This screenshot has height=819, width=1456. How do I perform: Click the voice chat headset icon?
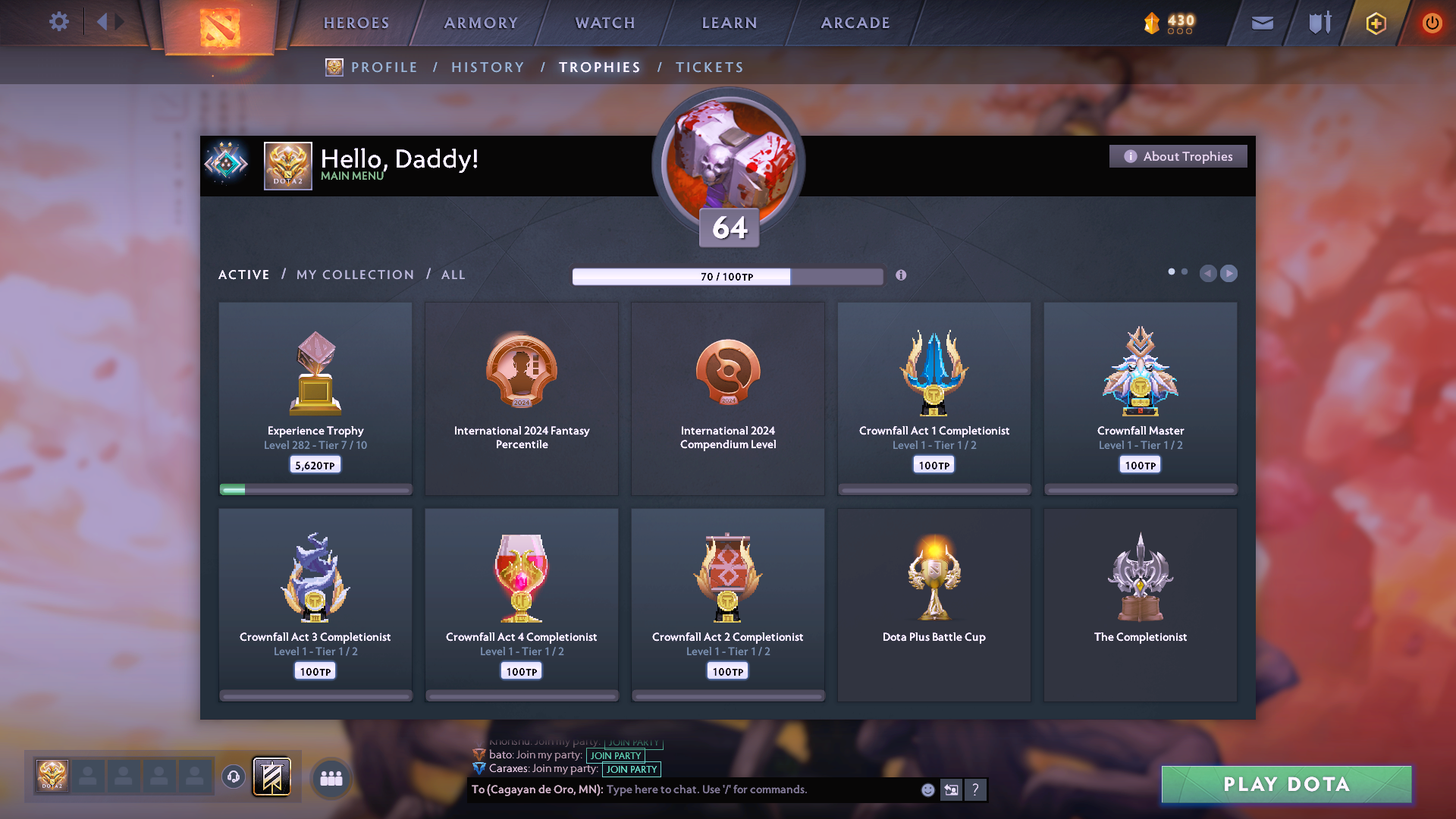(233, 777)
